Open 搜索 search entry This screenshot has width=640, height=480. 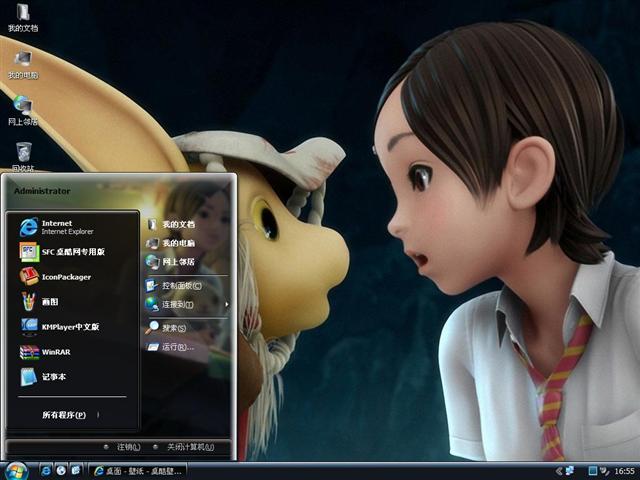[172, 328]
